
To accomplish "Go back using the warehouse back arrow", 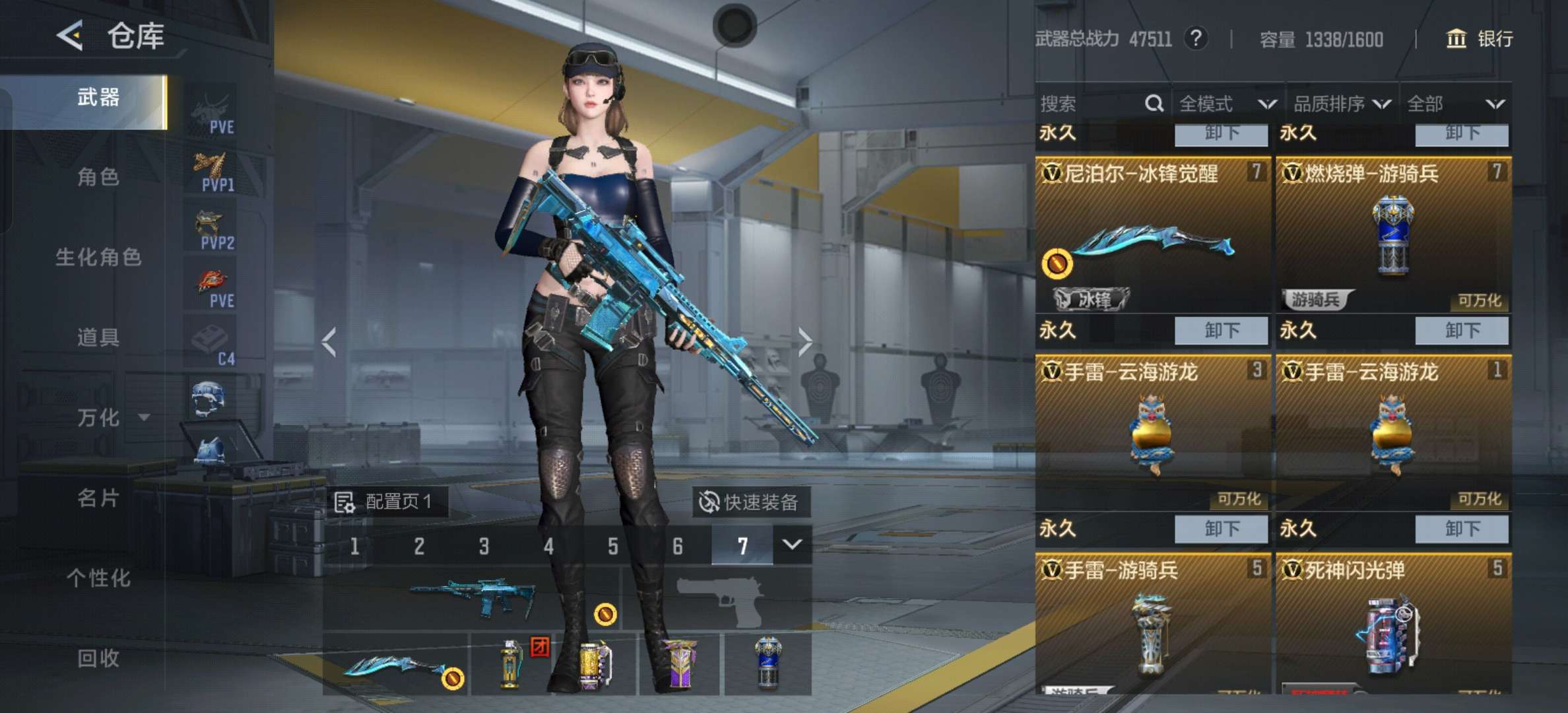I will coord(70,35).
